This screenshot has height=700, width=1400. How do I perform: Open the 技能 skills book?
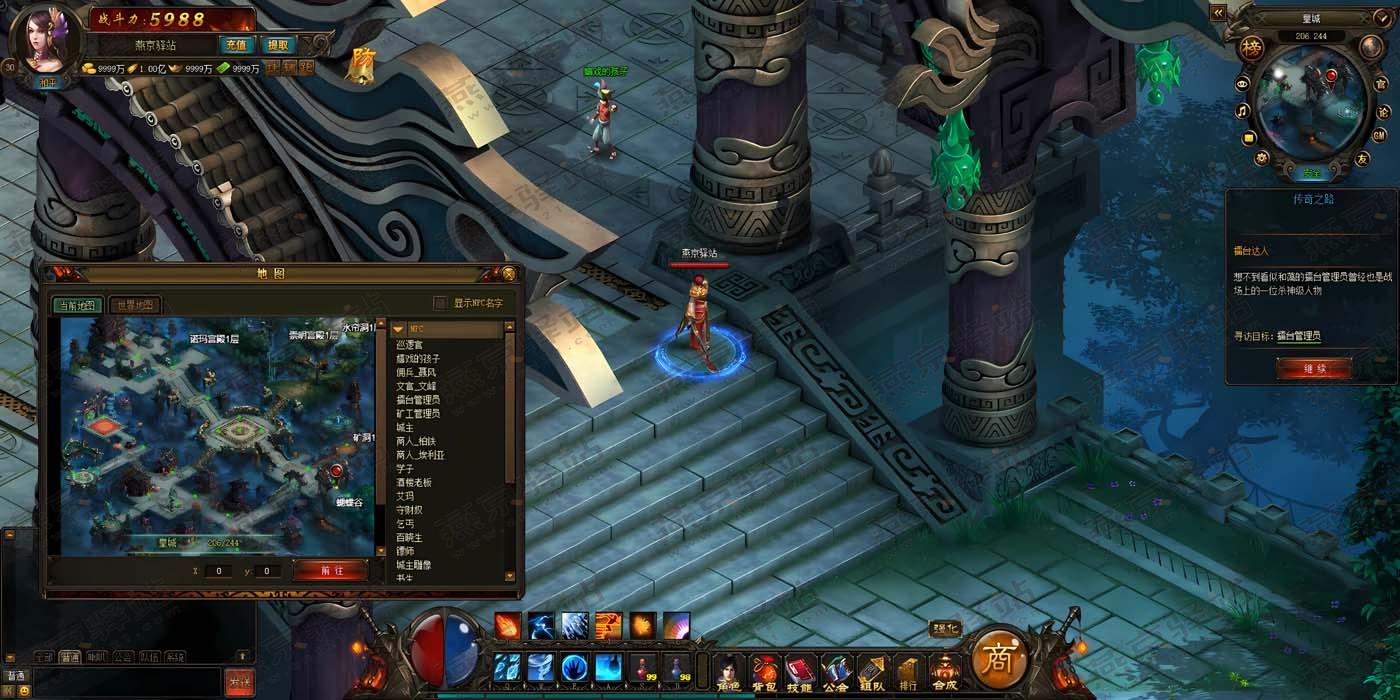pyautogui.click(x=799, y=670)
